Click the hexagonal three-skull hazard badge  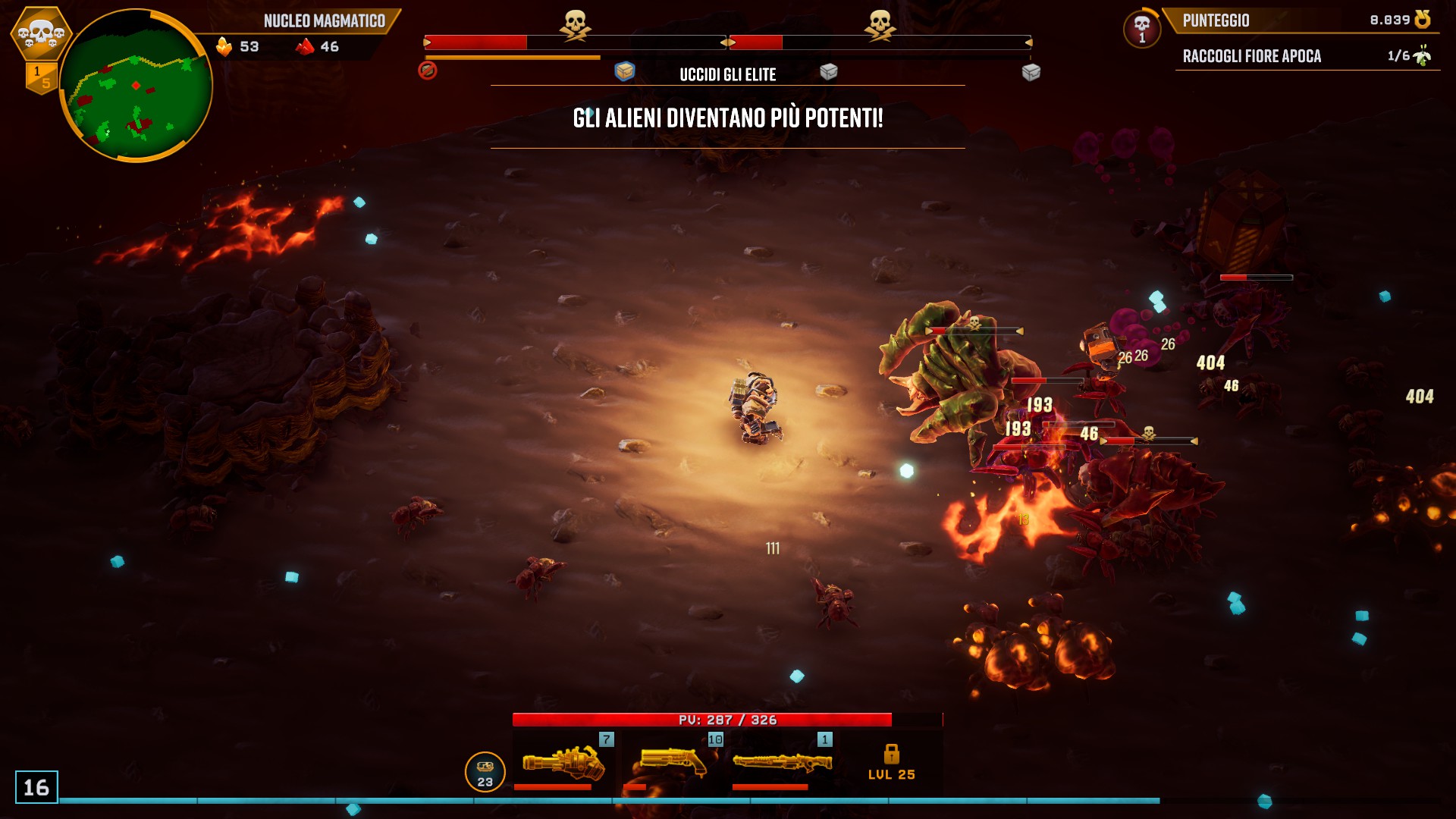pos(41,33)
